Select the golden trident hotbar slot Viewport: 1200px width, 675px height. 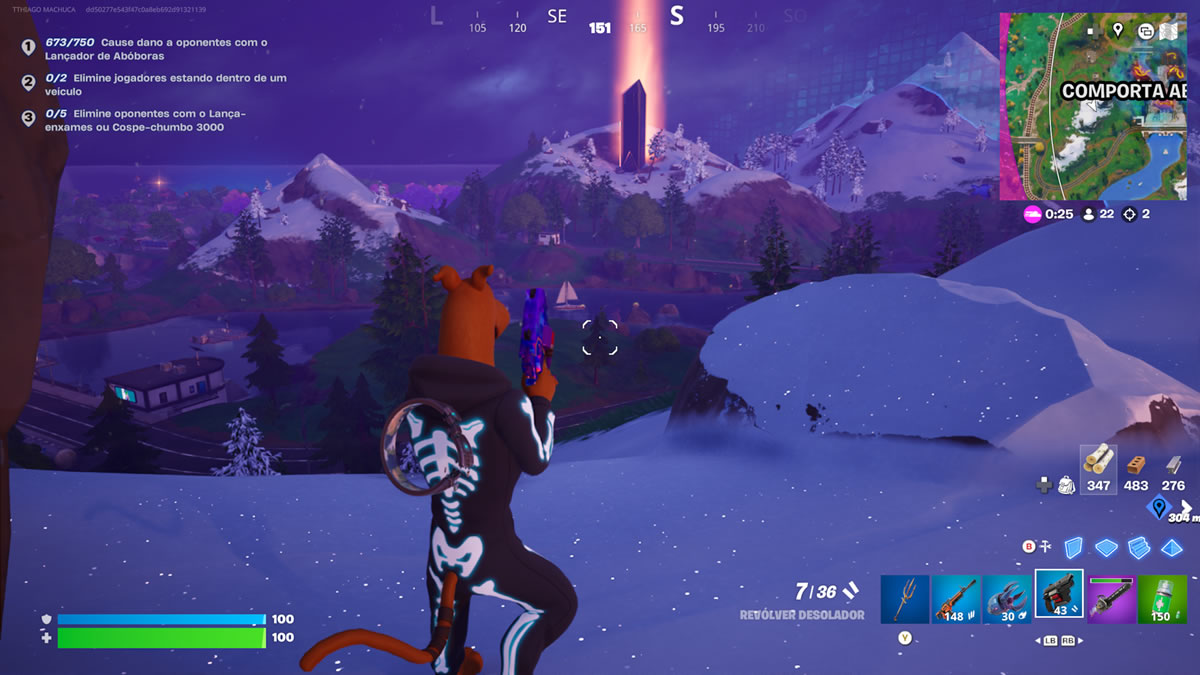pyautogui.click(x=905, y=599)
